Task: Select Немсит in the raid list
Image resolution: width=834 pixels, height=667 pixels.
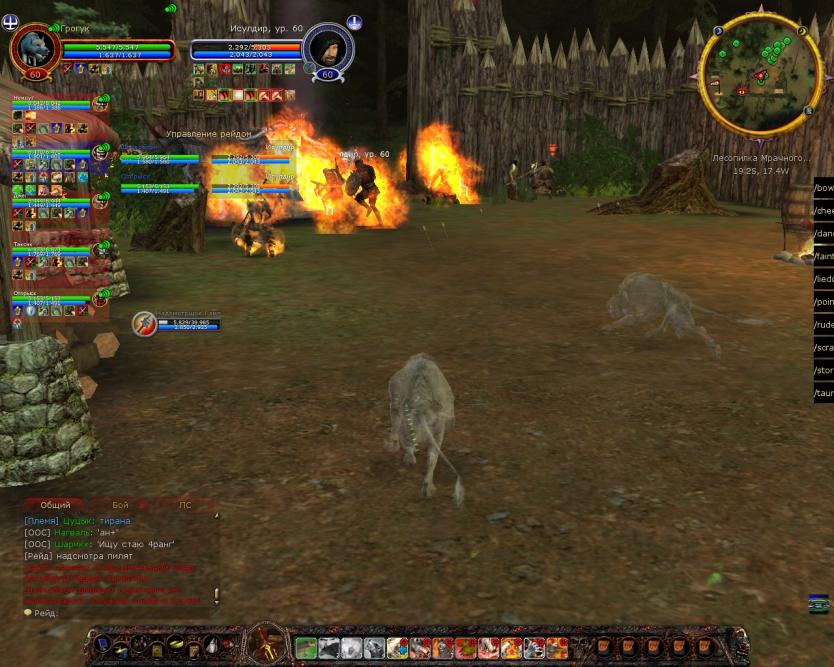Action: point(30,99)
